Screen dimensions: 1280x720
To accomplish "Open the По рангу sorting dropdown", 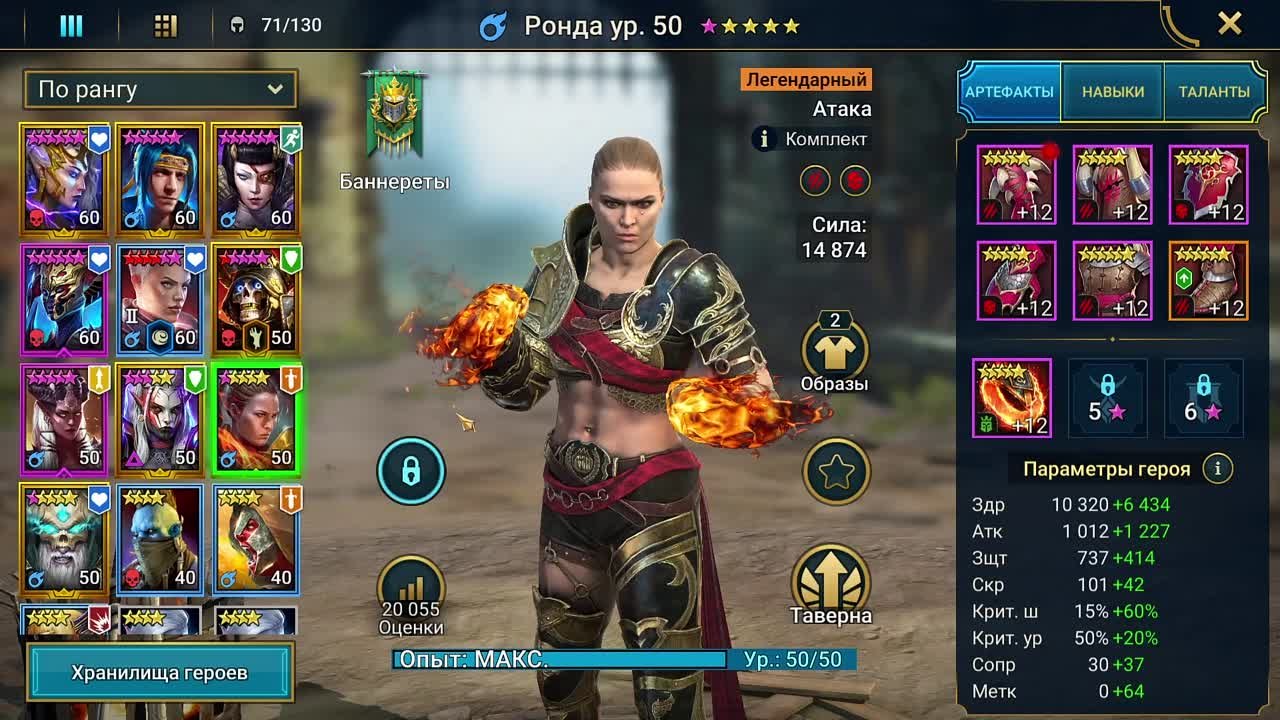I will (160, 90).
